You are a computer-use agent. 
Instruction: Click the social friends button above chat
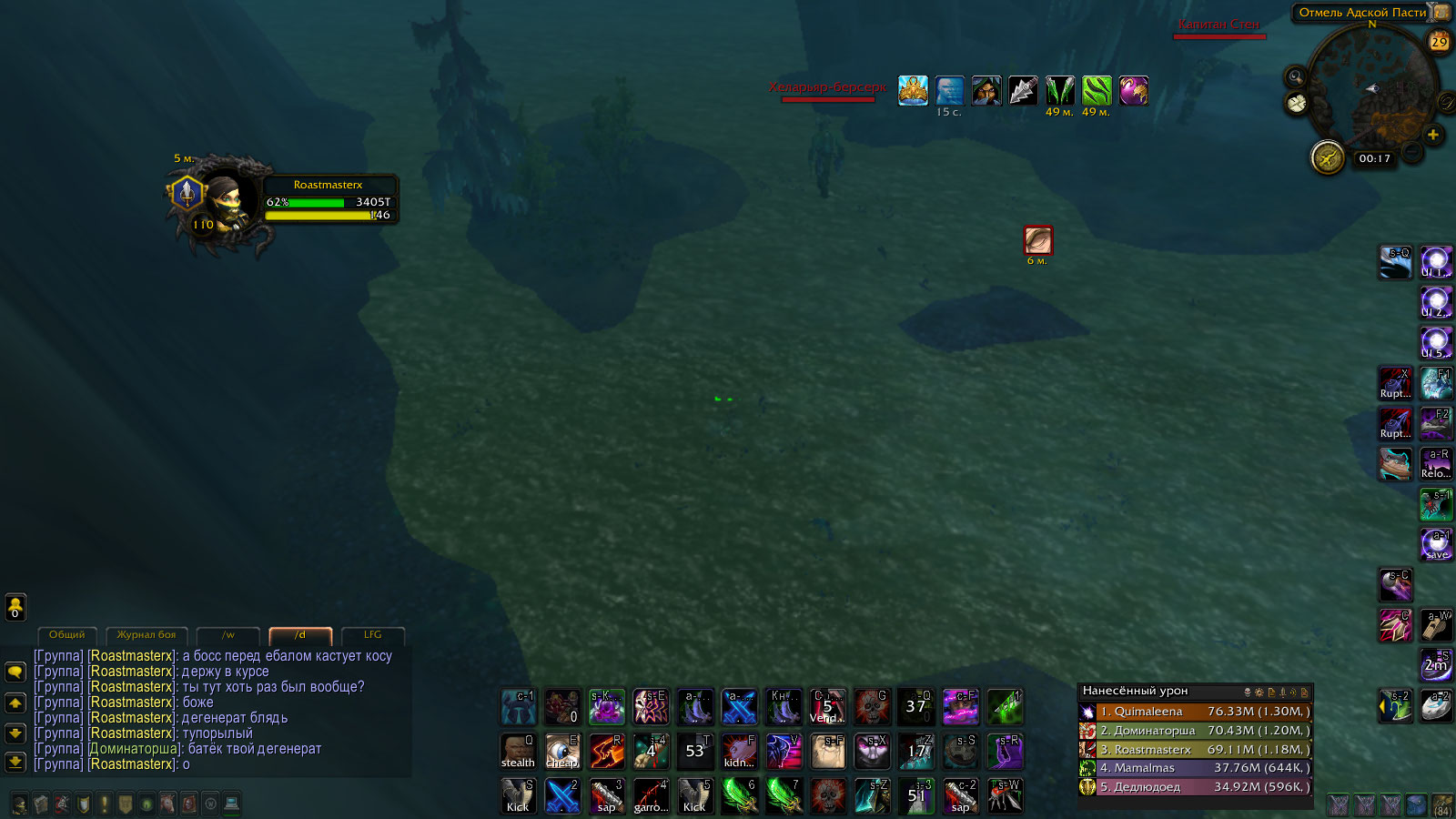click(x=15, y=606)
